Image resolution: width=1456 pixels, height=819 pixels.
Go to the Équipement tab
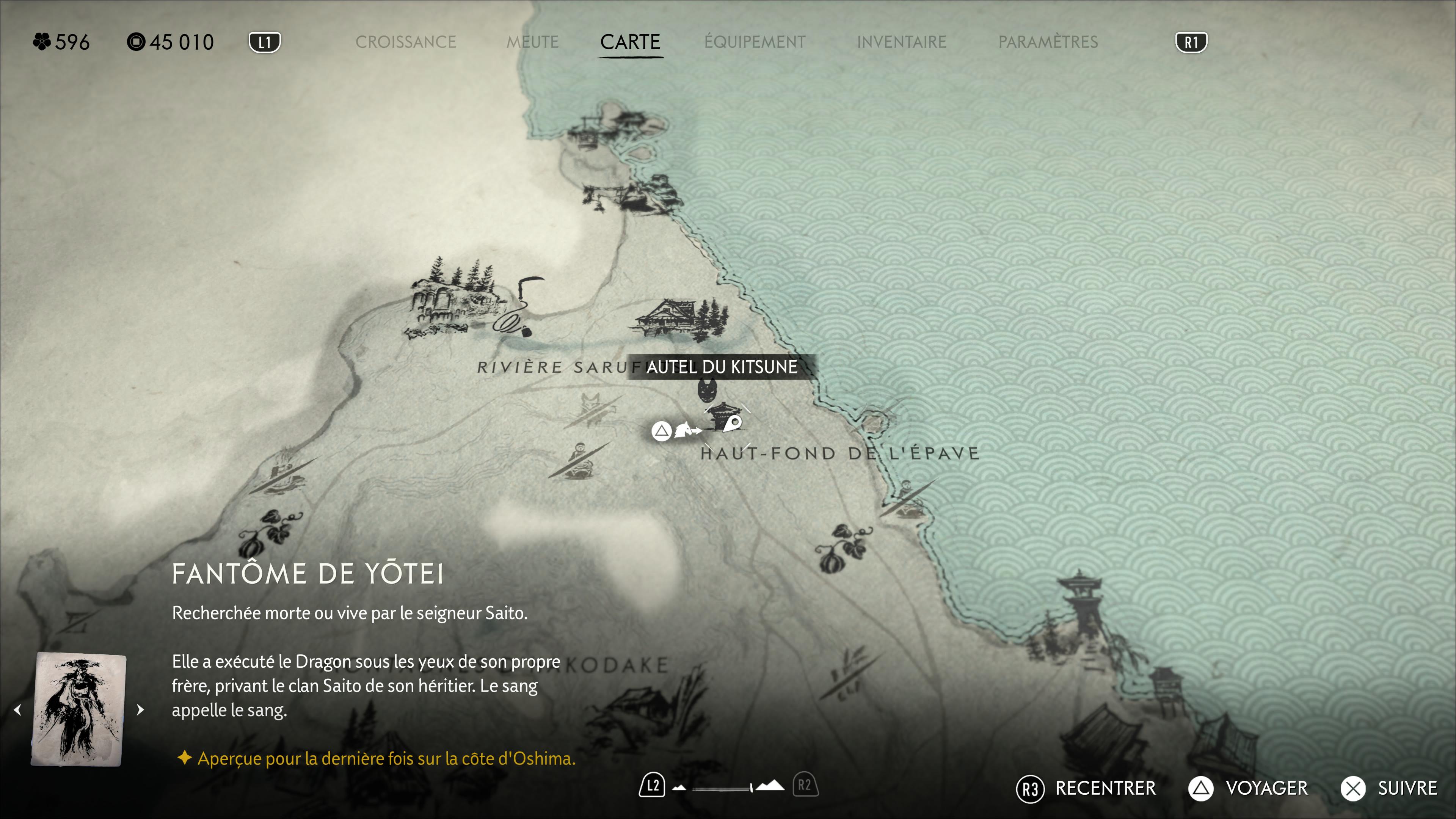[755, 42]
